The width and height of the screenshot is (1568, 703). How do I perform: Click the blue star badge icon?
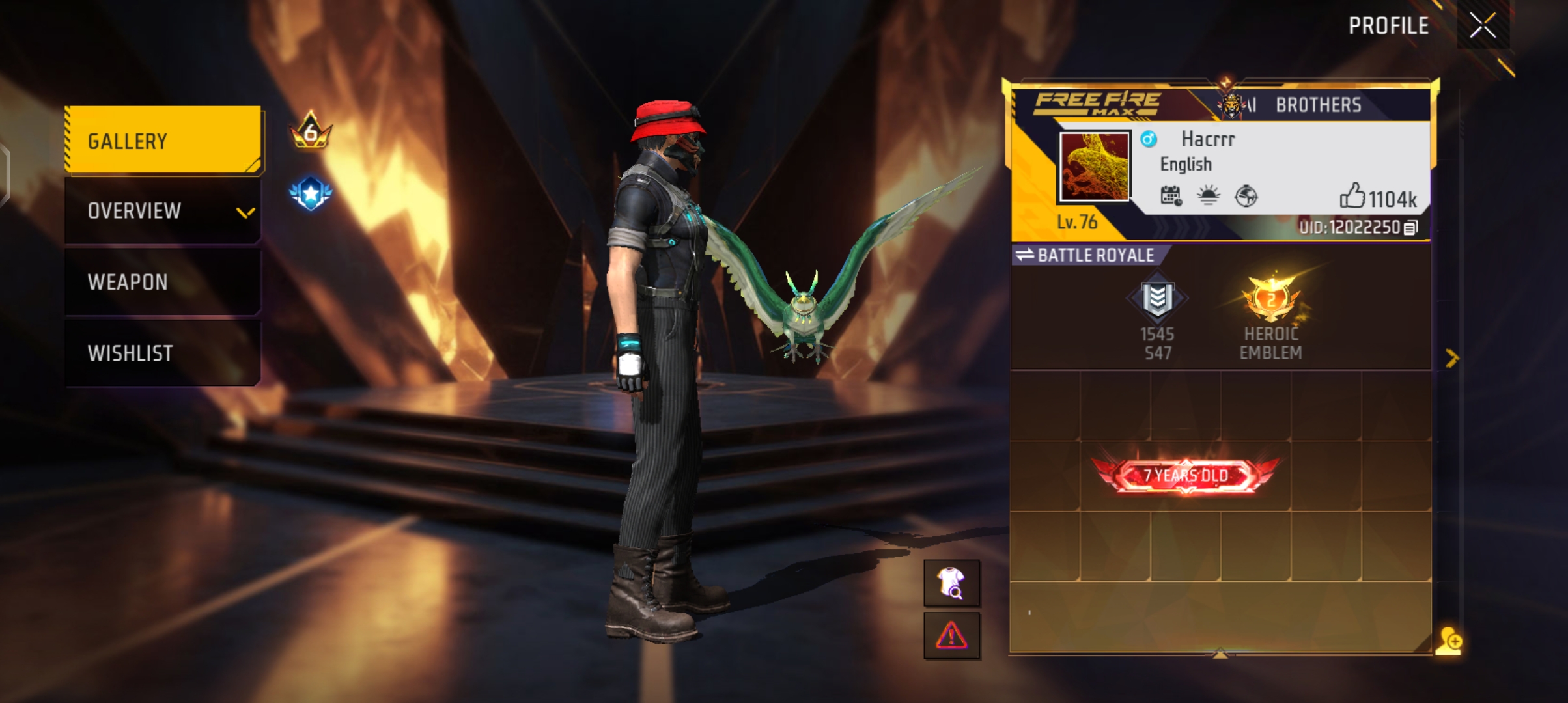[311, 193]
